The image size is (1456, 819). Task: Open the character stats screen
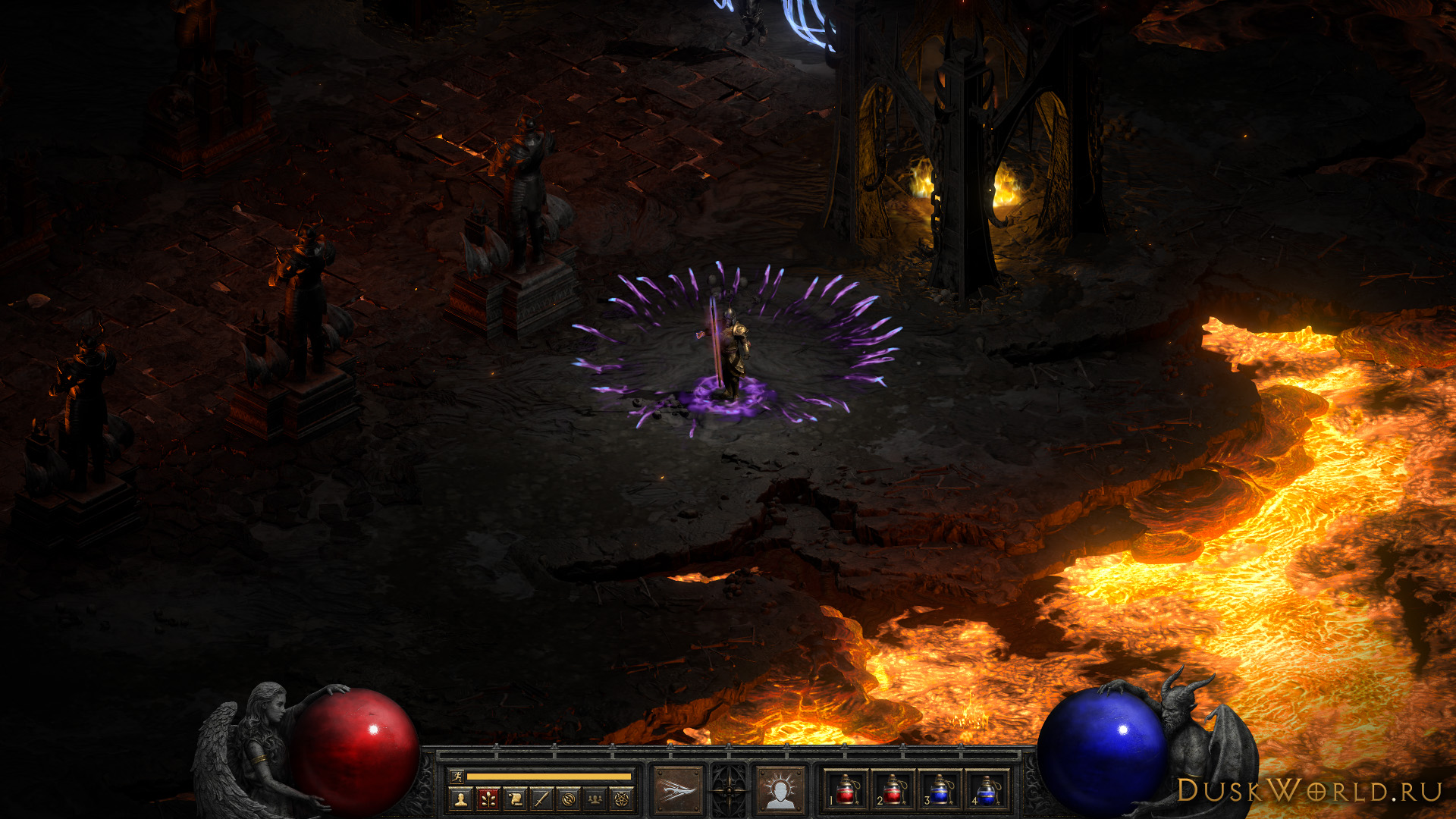point(460,798)
